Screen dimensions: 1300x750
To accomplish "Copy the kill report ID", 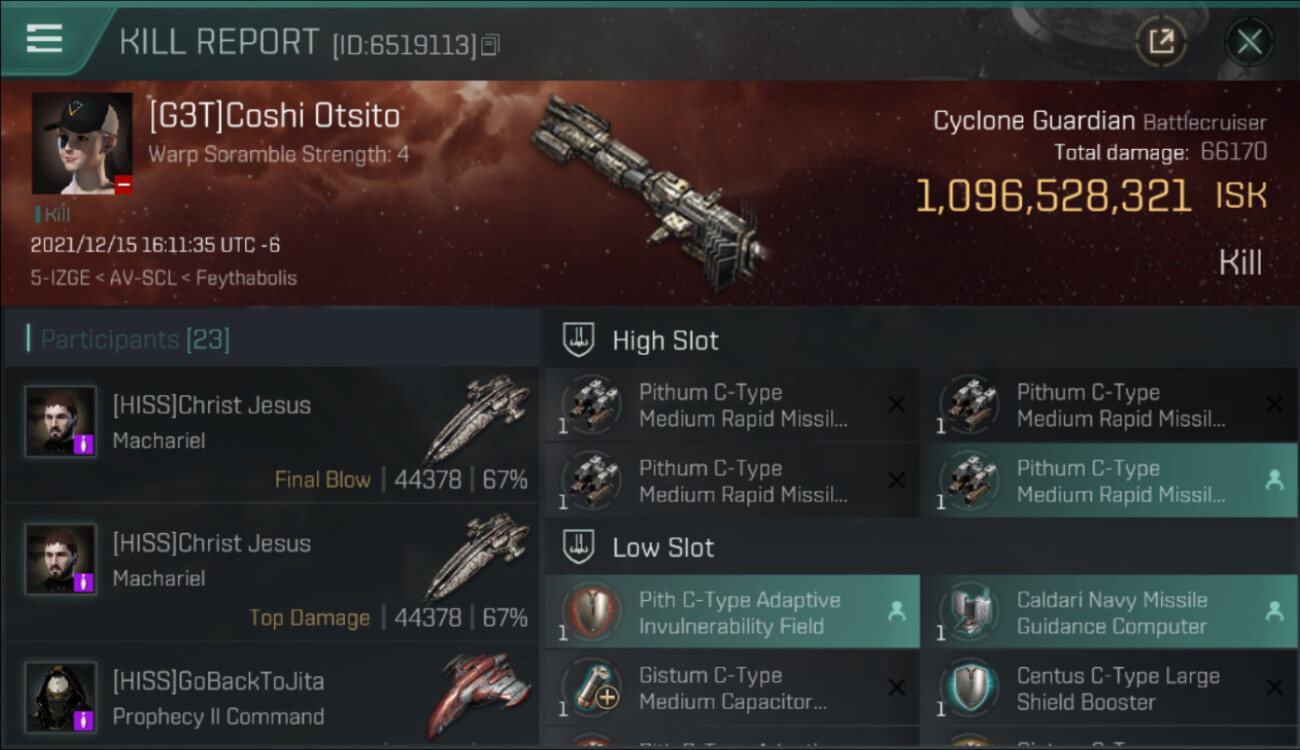I will (490, 45).
